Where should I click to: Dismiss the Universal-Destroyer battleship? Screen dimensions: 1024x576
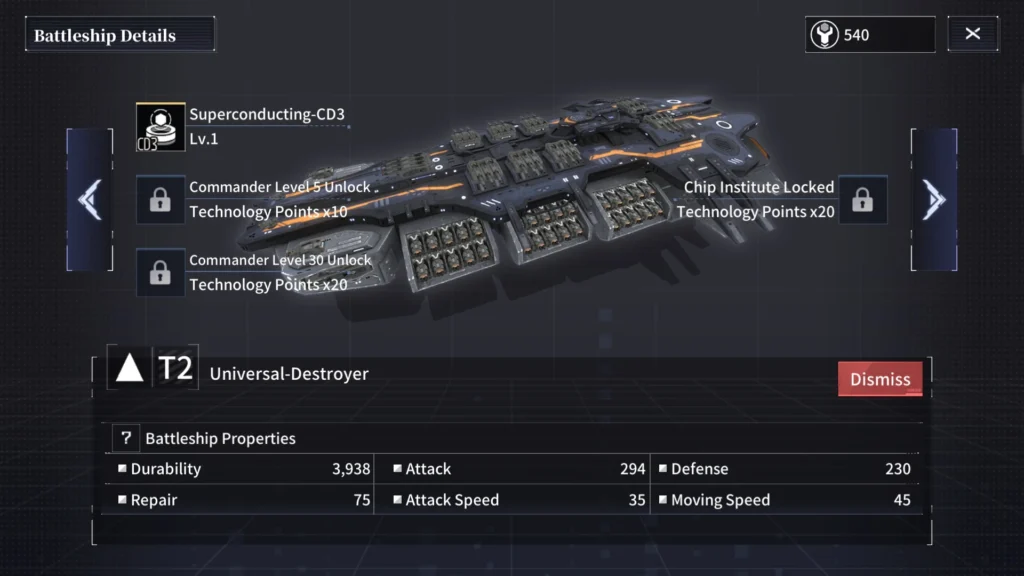(880, 379)
